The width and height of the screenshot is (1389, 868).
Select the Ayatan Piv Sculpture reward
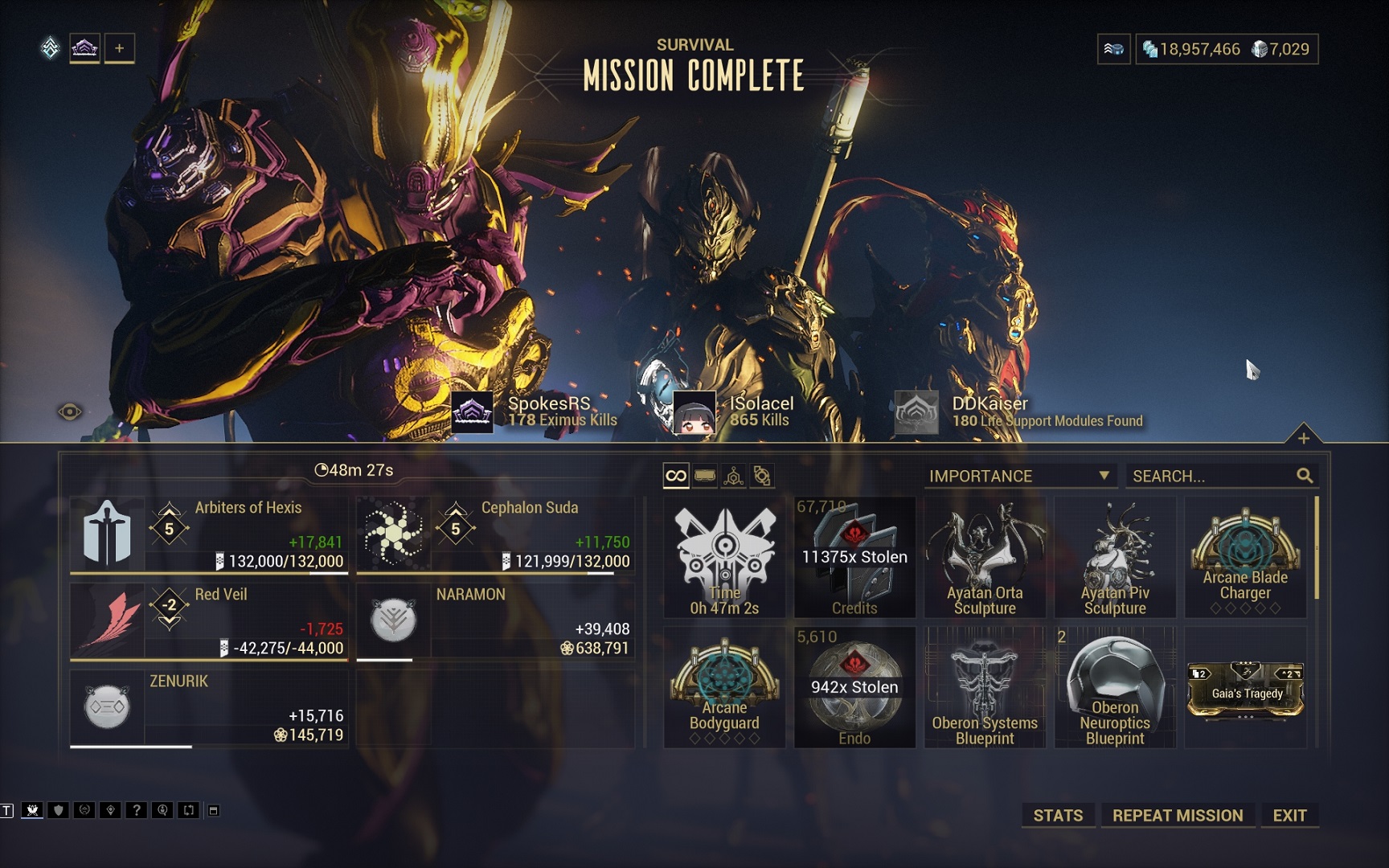[1115, 558]
